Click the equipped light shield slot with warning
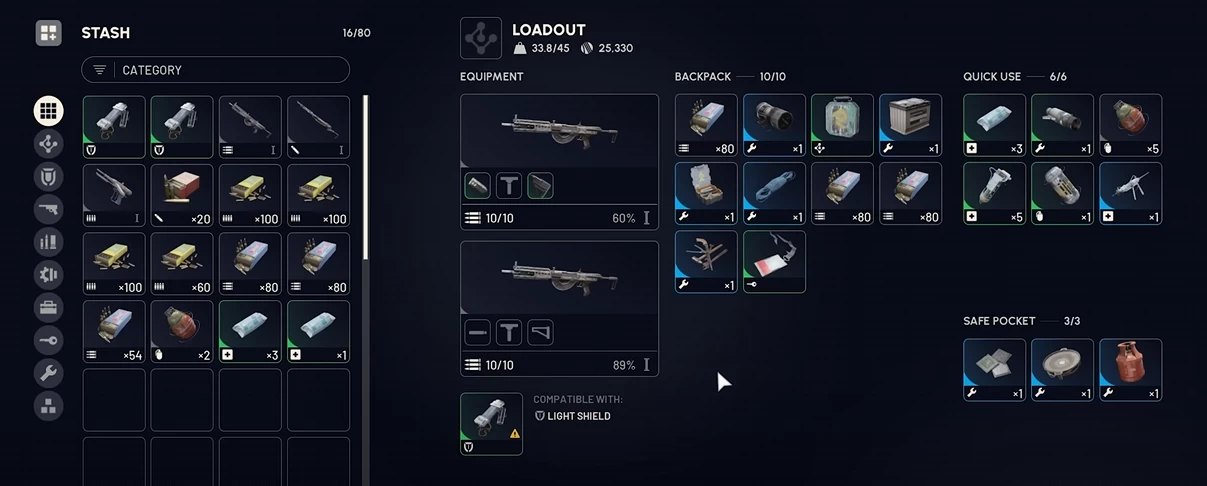1207x486 pixels. point(491,424)
